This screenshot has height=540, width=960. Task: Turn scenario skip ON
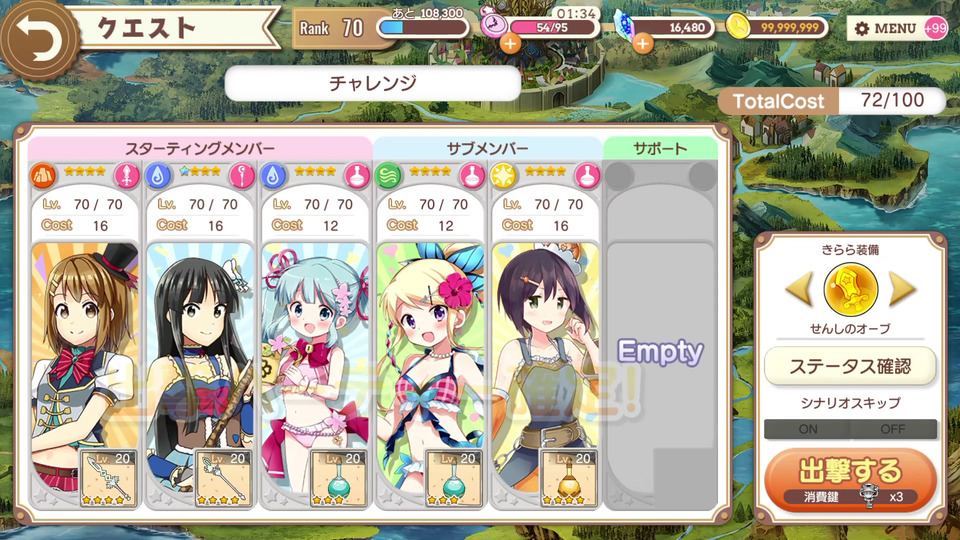point(807,429)
